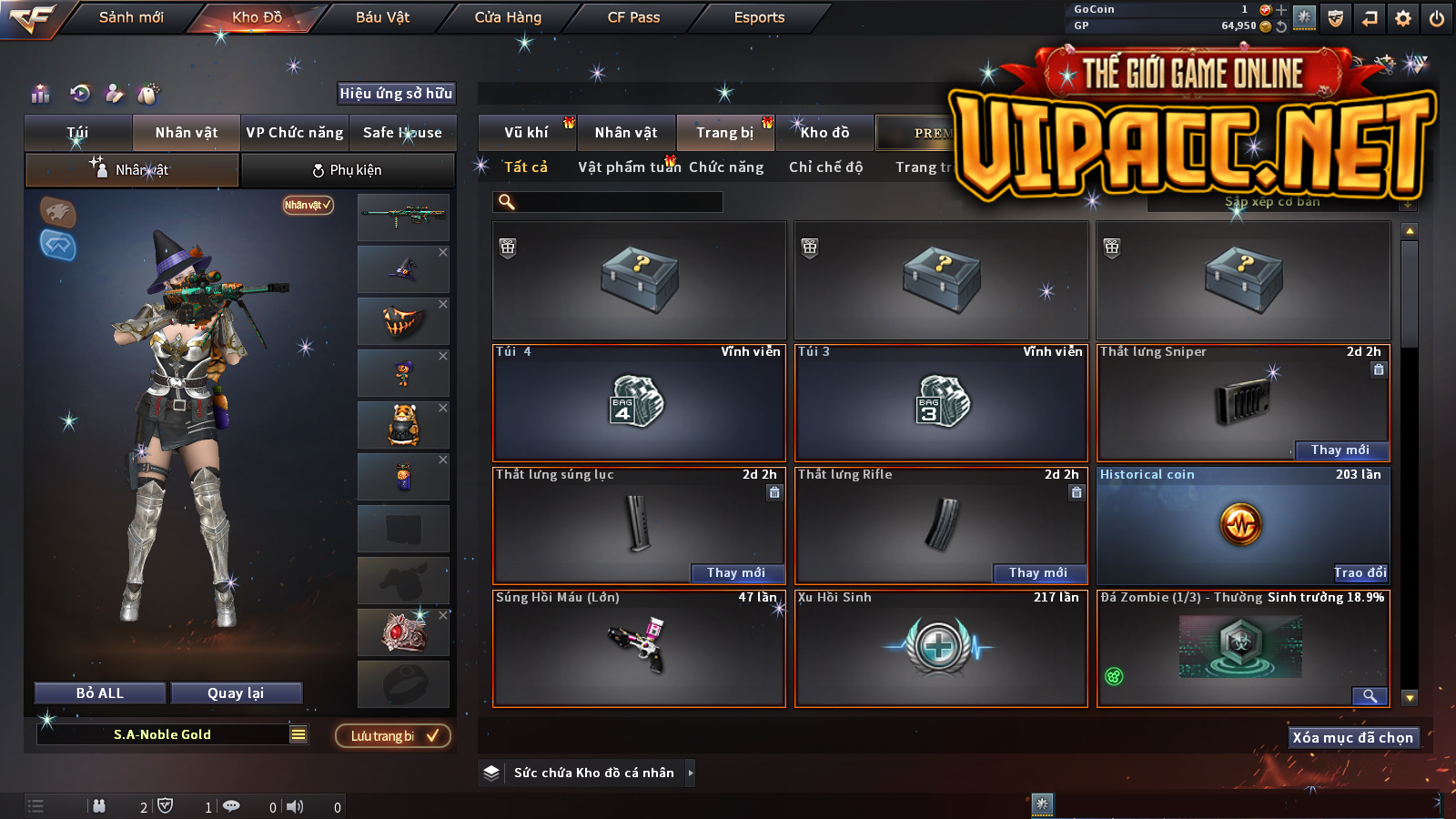Select the Vũ khí inventory category
The width and height of the screenshot is (1456, 819).
point(526,133)
